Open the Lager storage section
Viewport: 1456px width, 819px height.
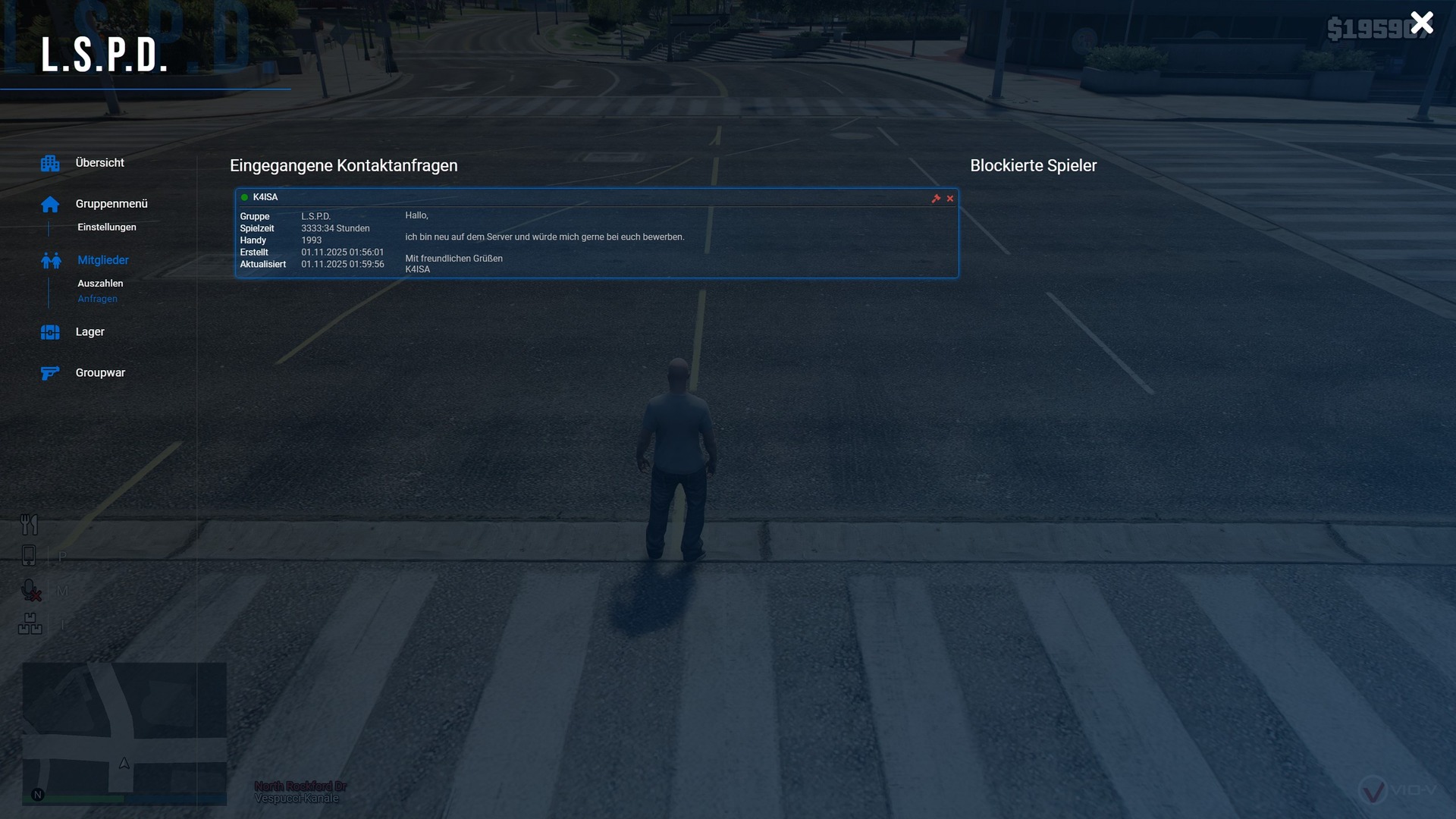pos(89,332)
